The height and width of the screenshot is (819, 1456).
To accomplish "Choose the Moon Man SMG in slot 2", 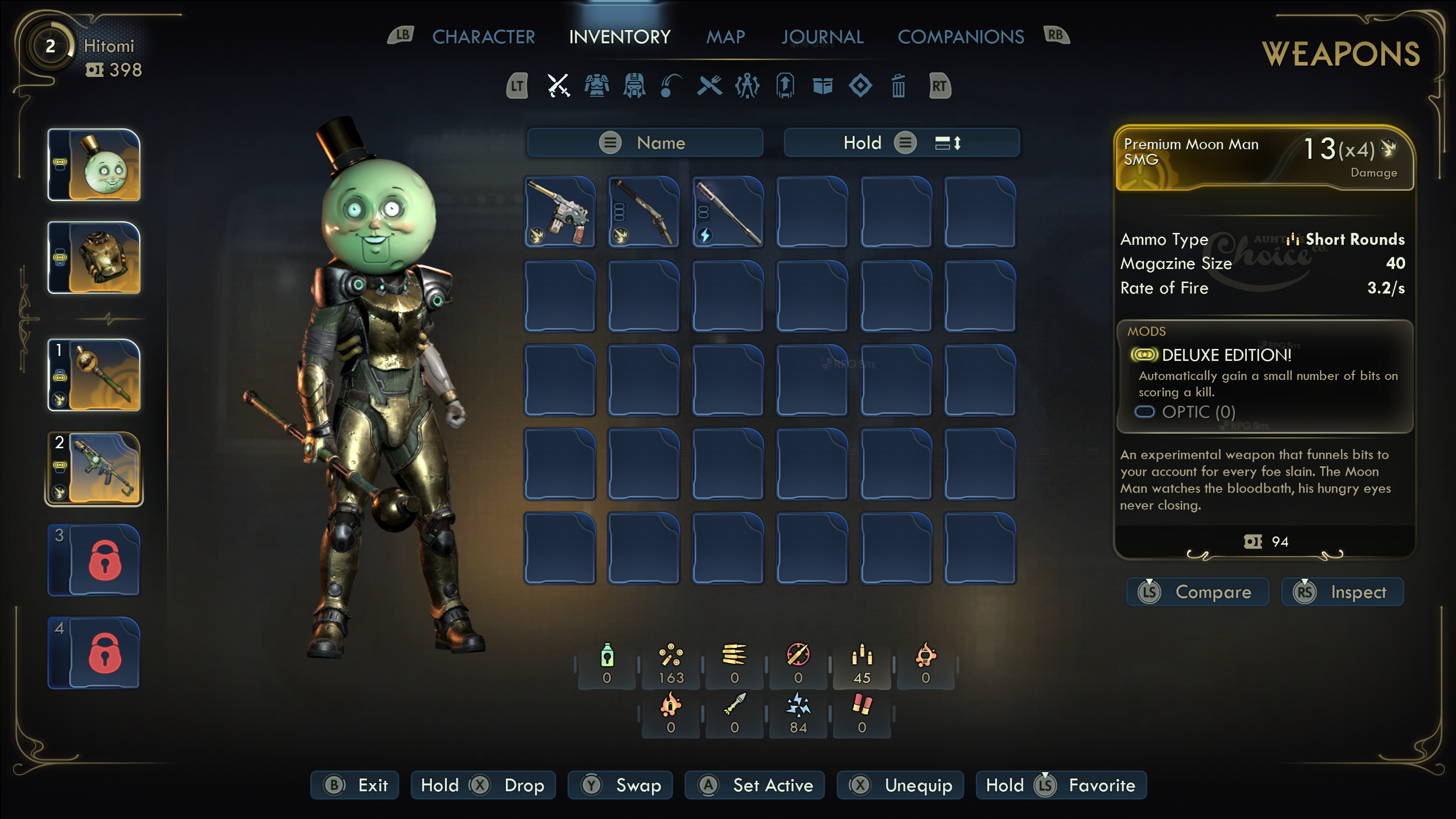I will coord(94,468).
